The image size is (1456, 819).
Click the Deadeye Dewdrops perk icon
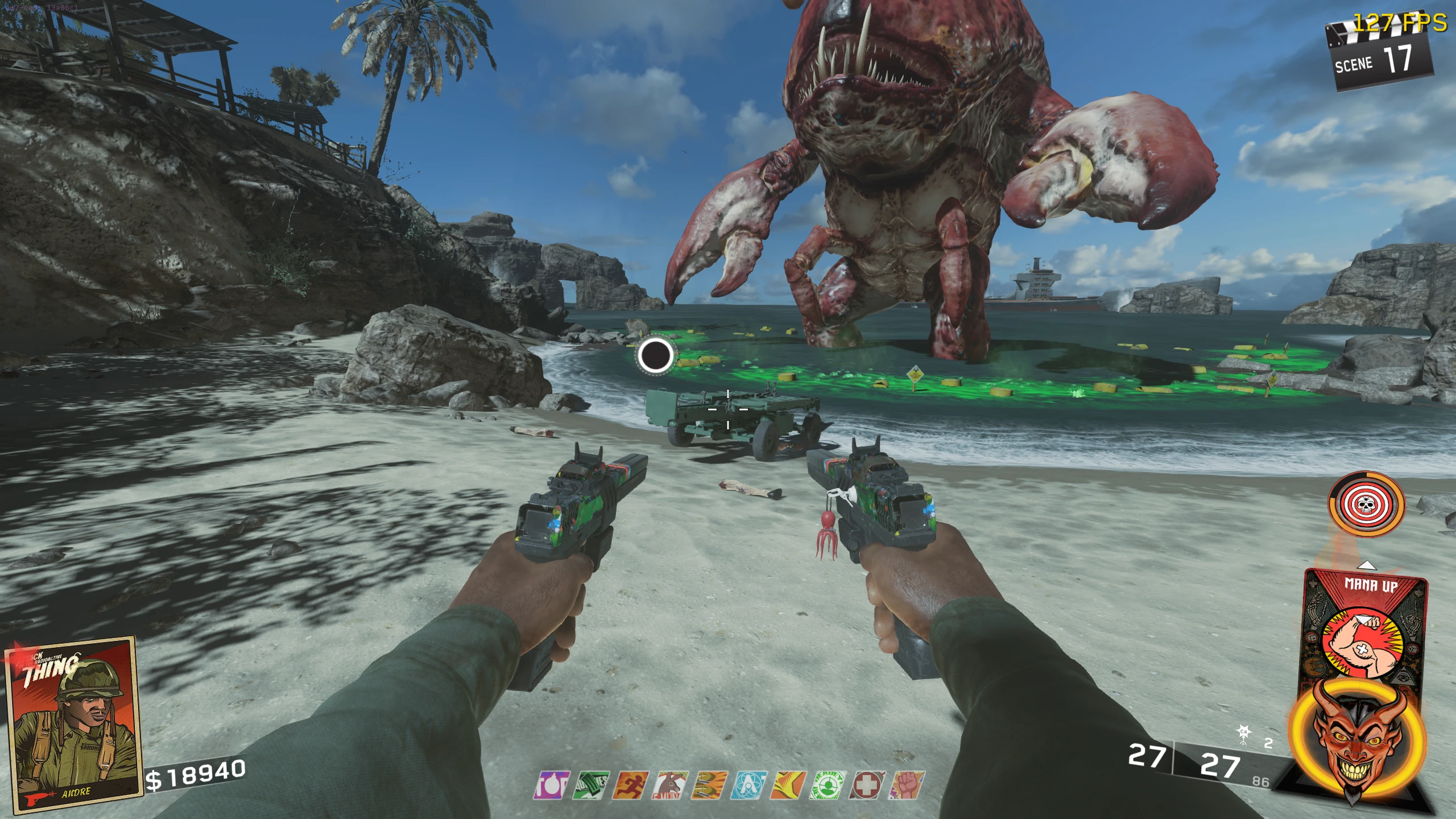[829, 785]
